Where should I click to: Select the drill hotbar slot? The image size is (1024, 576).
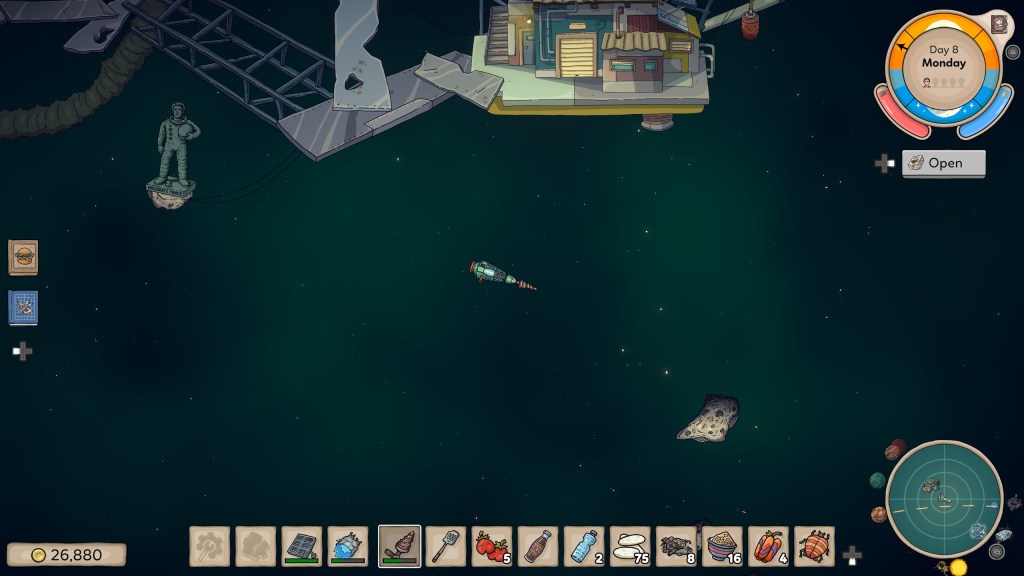click(400, 546)
